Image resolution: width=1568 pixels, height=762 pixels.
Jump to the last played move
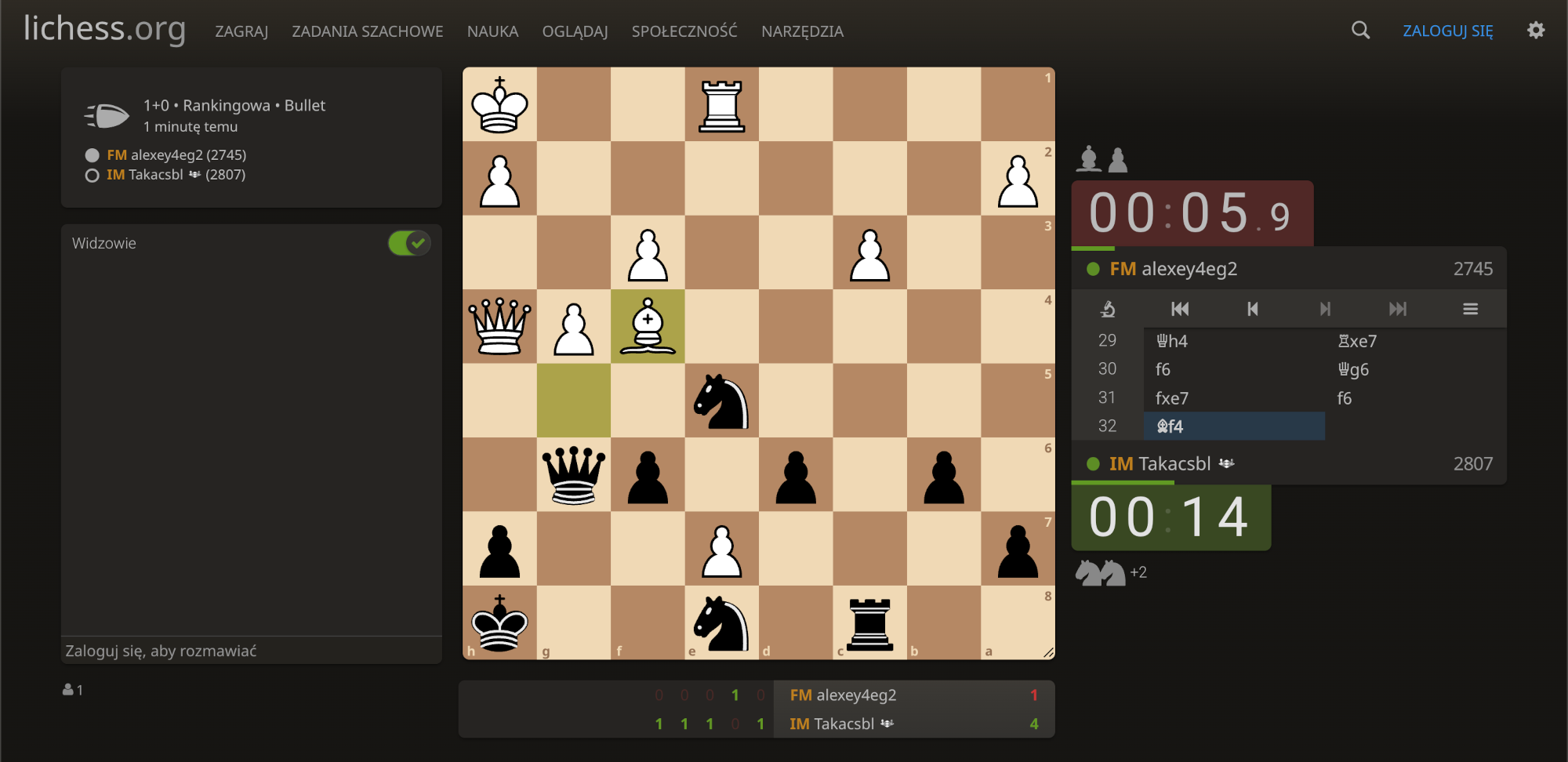click(x=1398, y=309)
